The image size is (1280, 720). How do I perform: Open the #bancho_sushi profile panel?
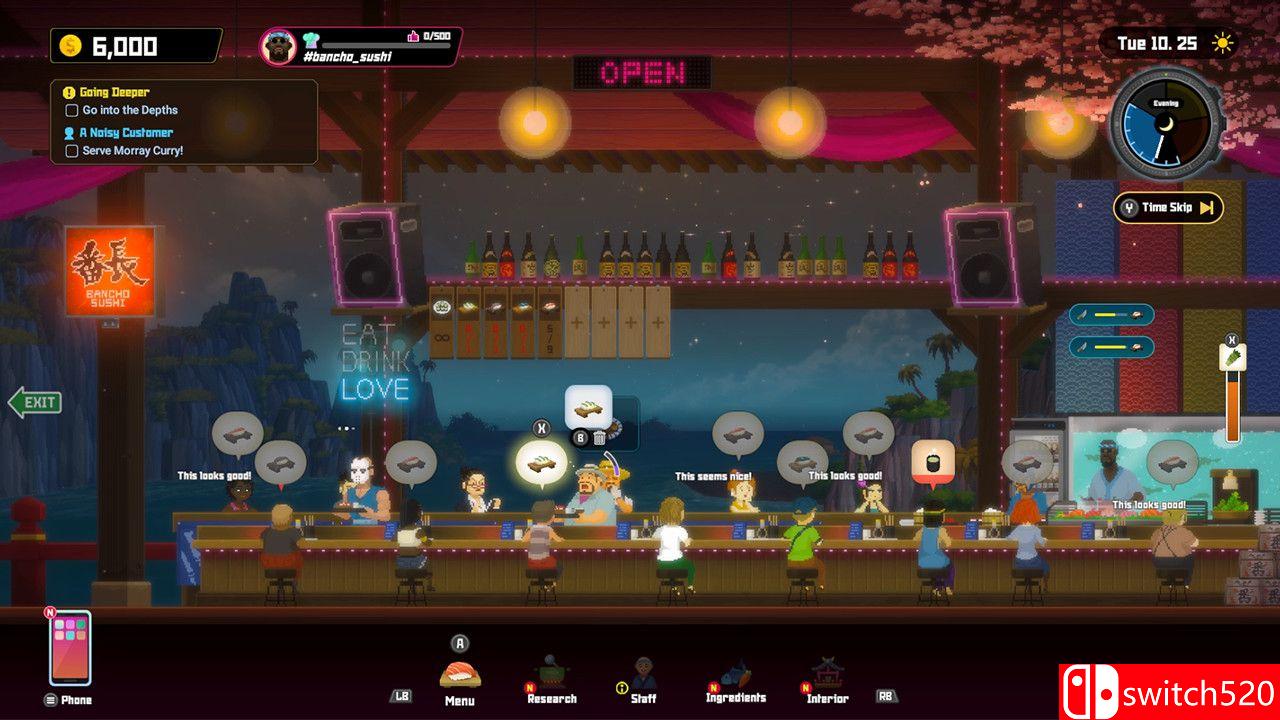click(x=360, y=47)
